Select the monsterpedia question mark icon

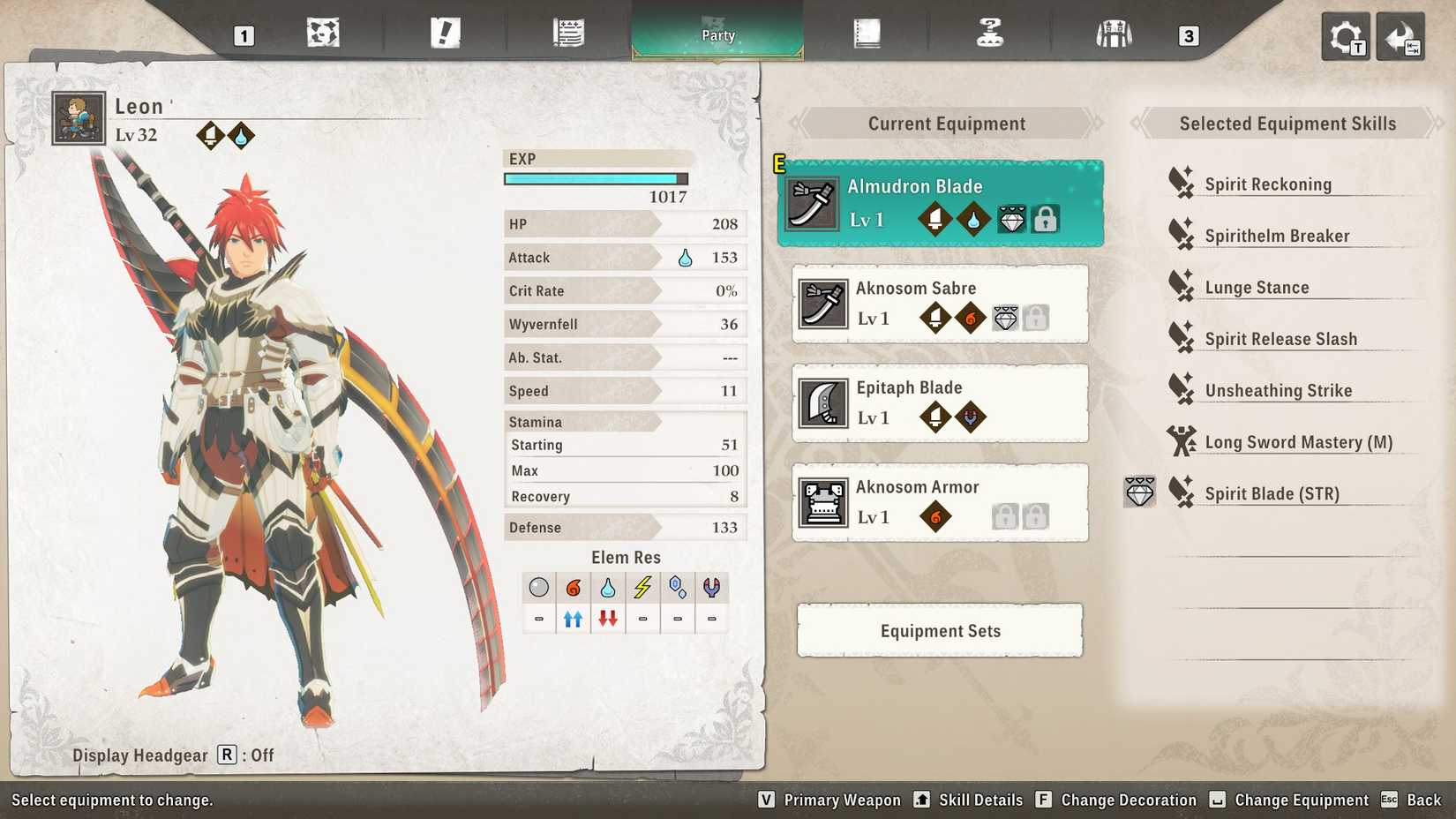(990, 33)
